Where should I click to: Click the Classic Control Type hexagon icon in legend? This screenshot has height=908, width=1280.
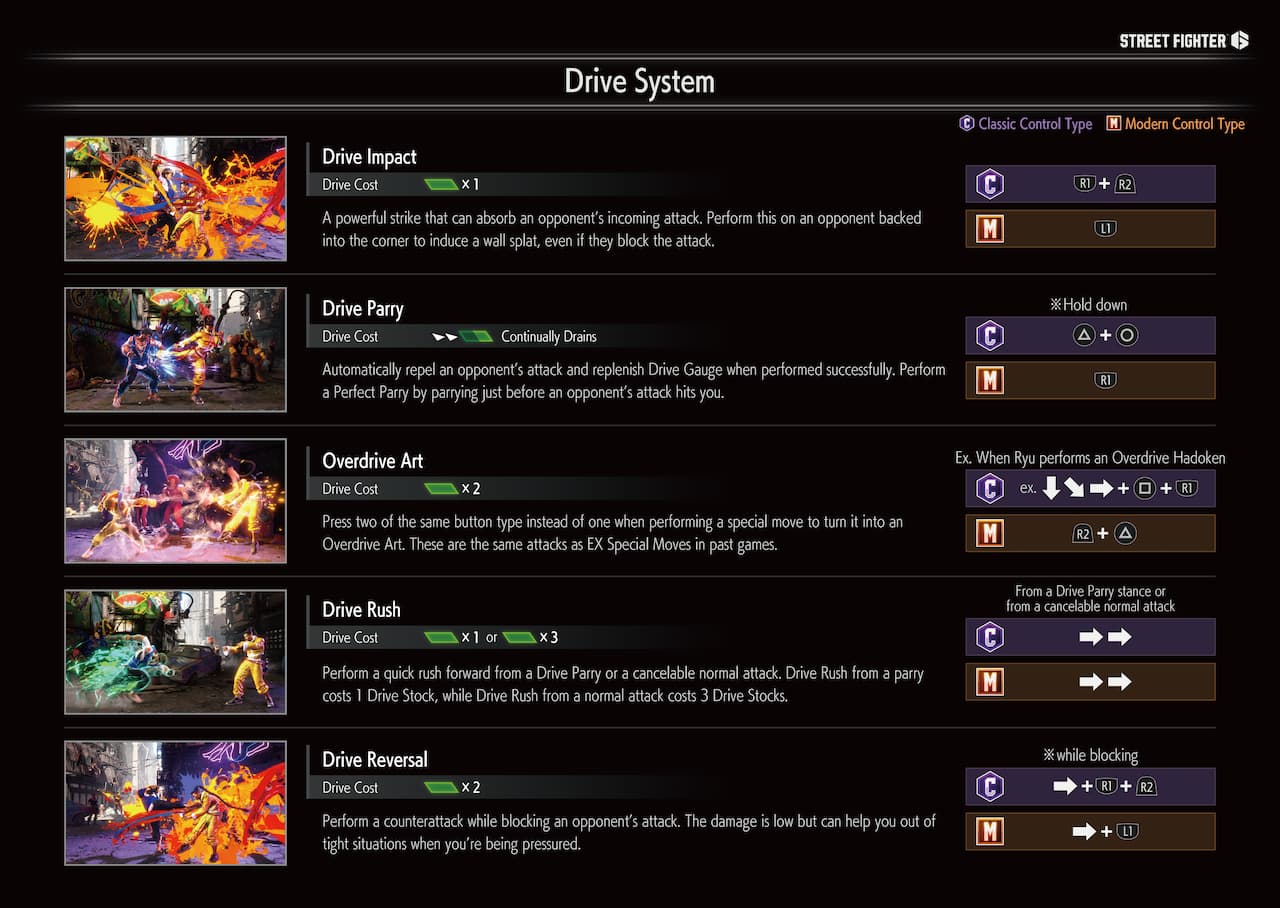[x=967, y=124]
